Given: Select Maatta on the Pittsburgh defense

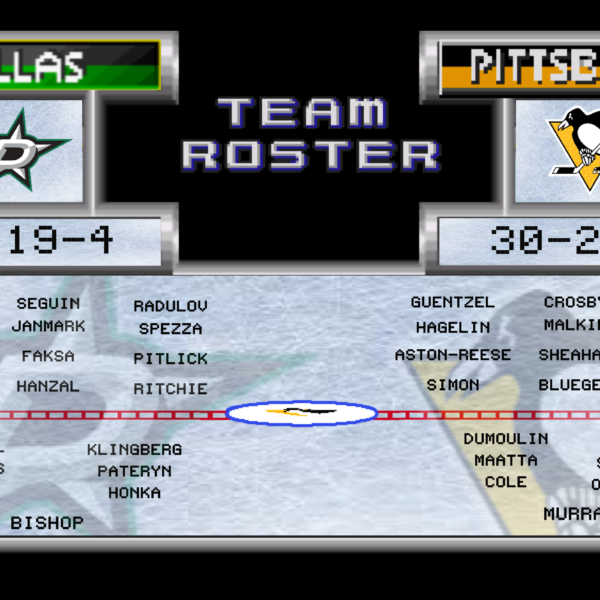Looking at the screenshot, I should tap(505, 461).
